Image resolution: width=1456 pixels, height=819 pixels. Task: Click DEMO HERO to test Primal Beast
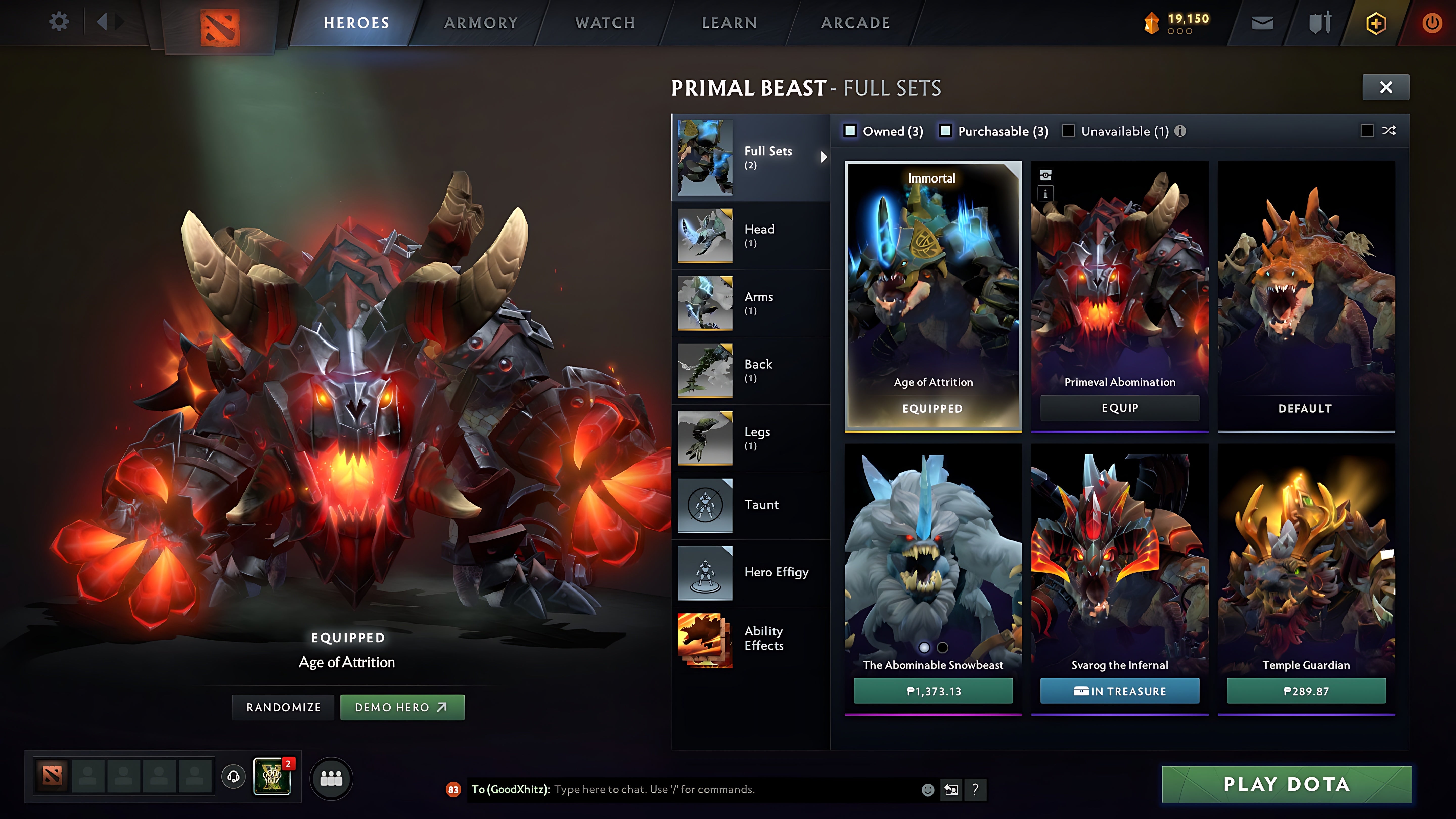click(402, 707)
